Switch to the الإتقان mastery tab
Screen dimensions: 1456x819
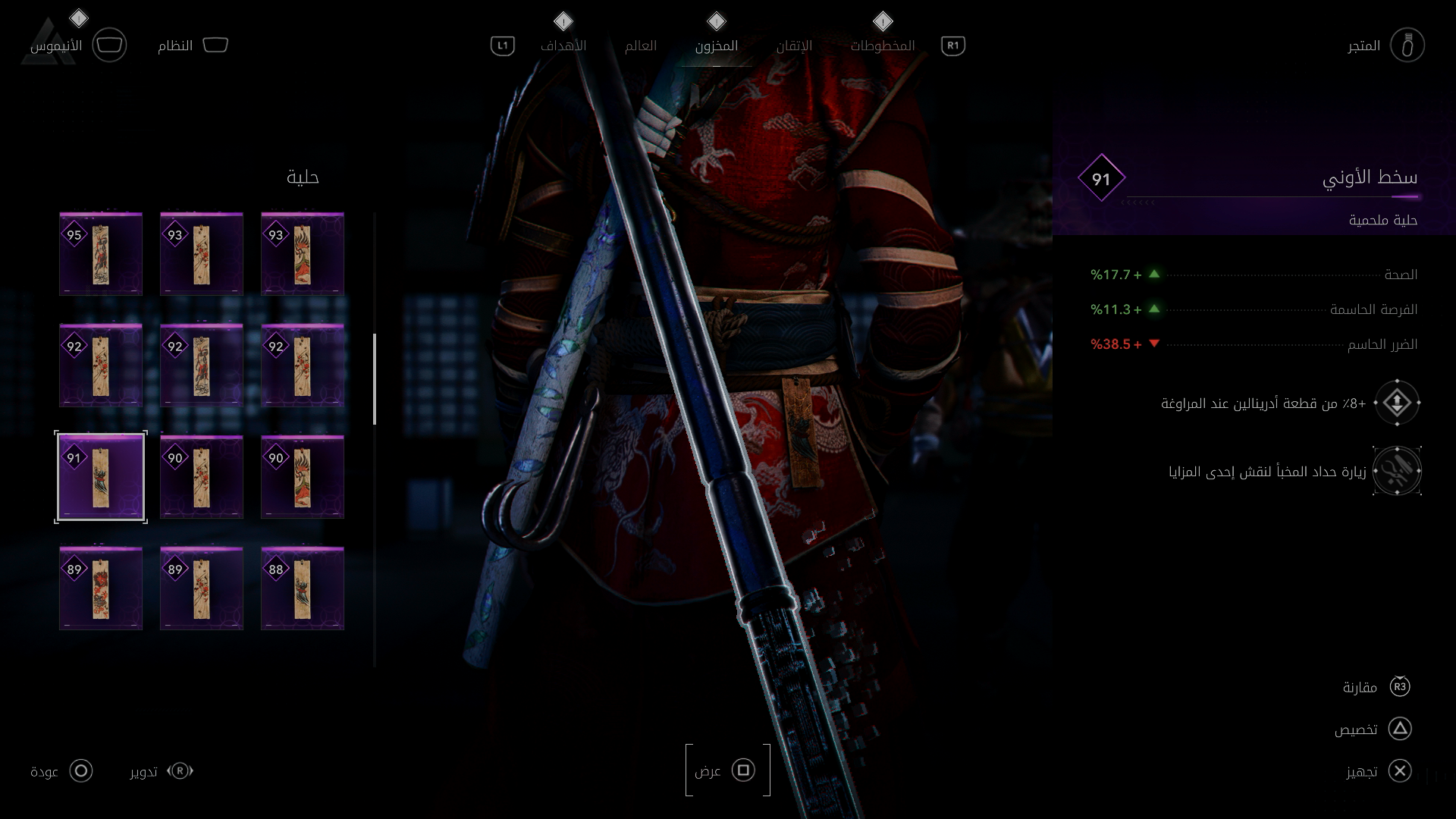point(794,45)
